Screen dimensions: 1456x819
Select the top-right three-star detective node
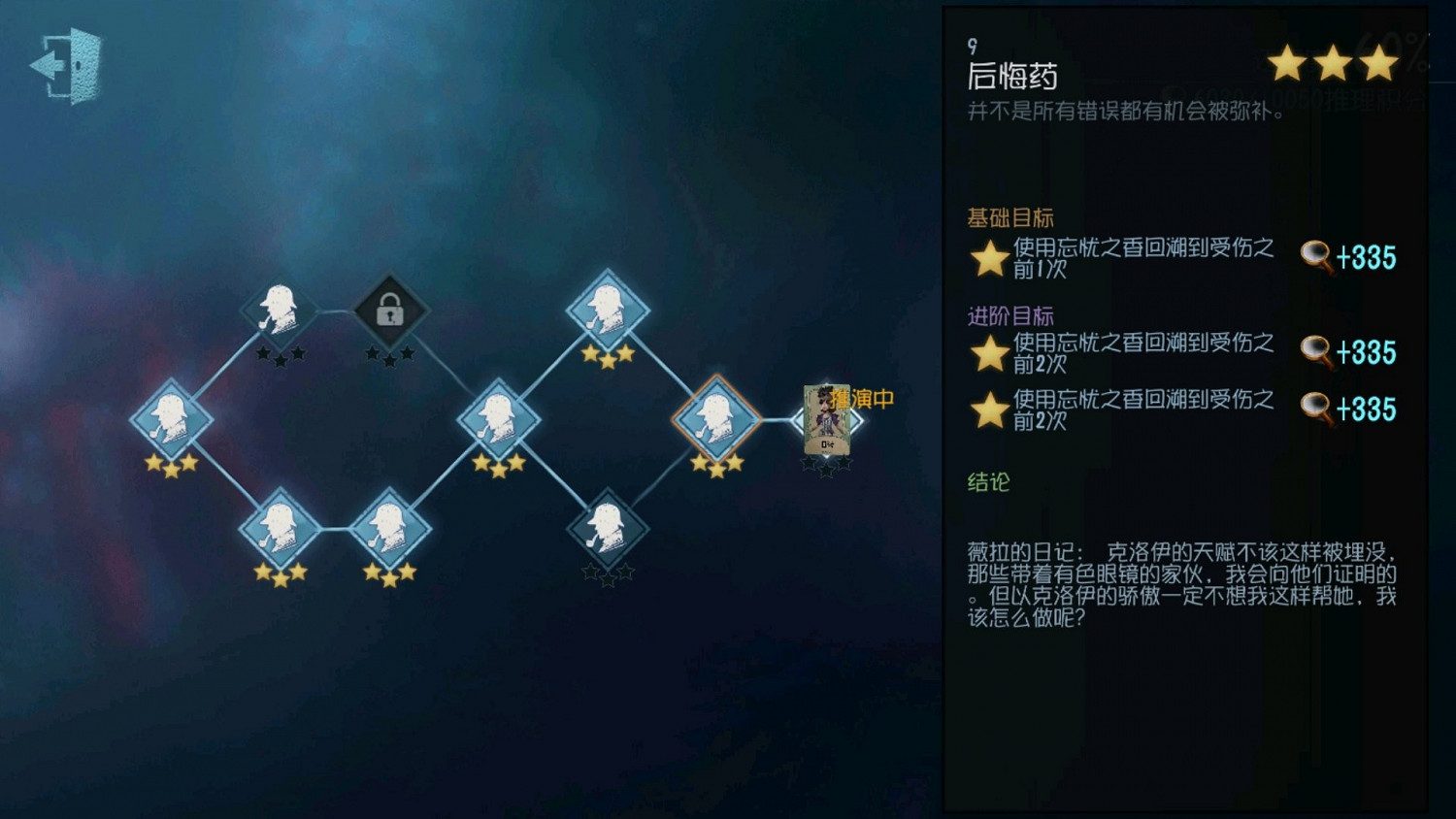coord(609,311)
